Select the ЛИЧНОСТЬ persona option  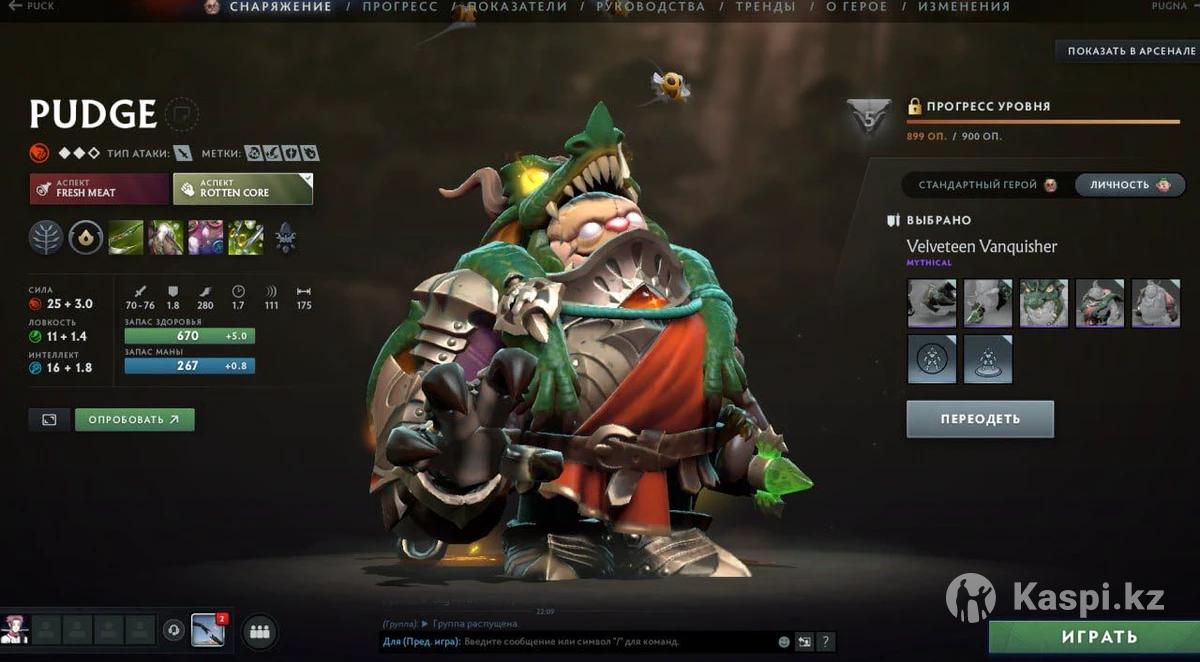1130,185
